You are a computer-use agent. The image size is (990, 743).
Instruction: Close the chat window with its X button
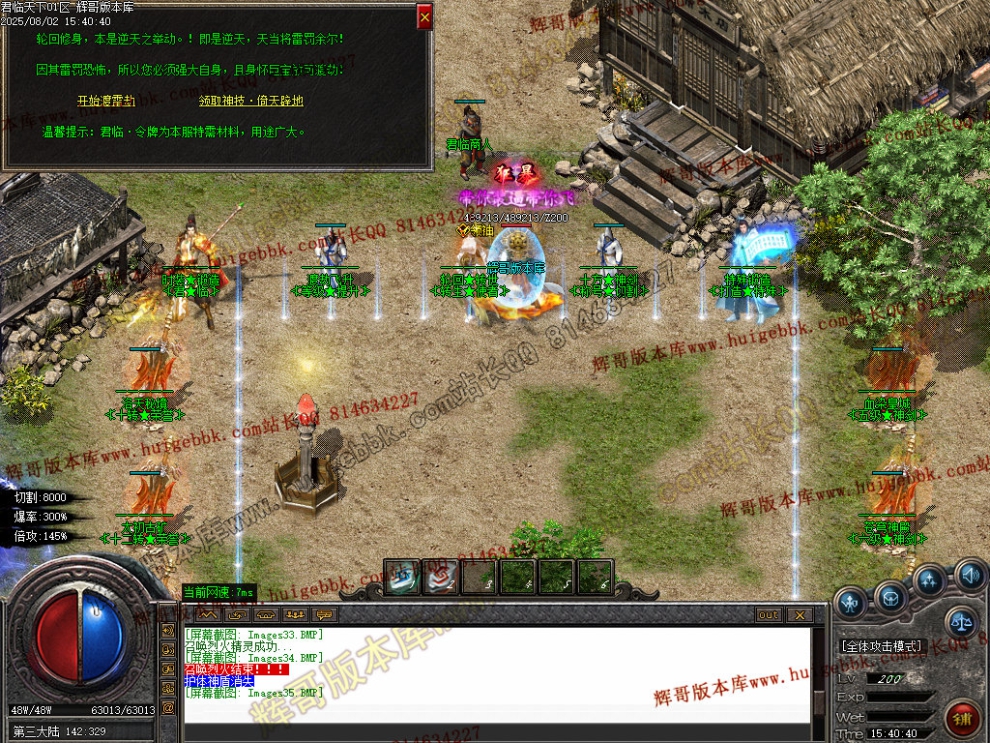(799, 615)
